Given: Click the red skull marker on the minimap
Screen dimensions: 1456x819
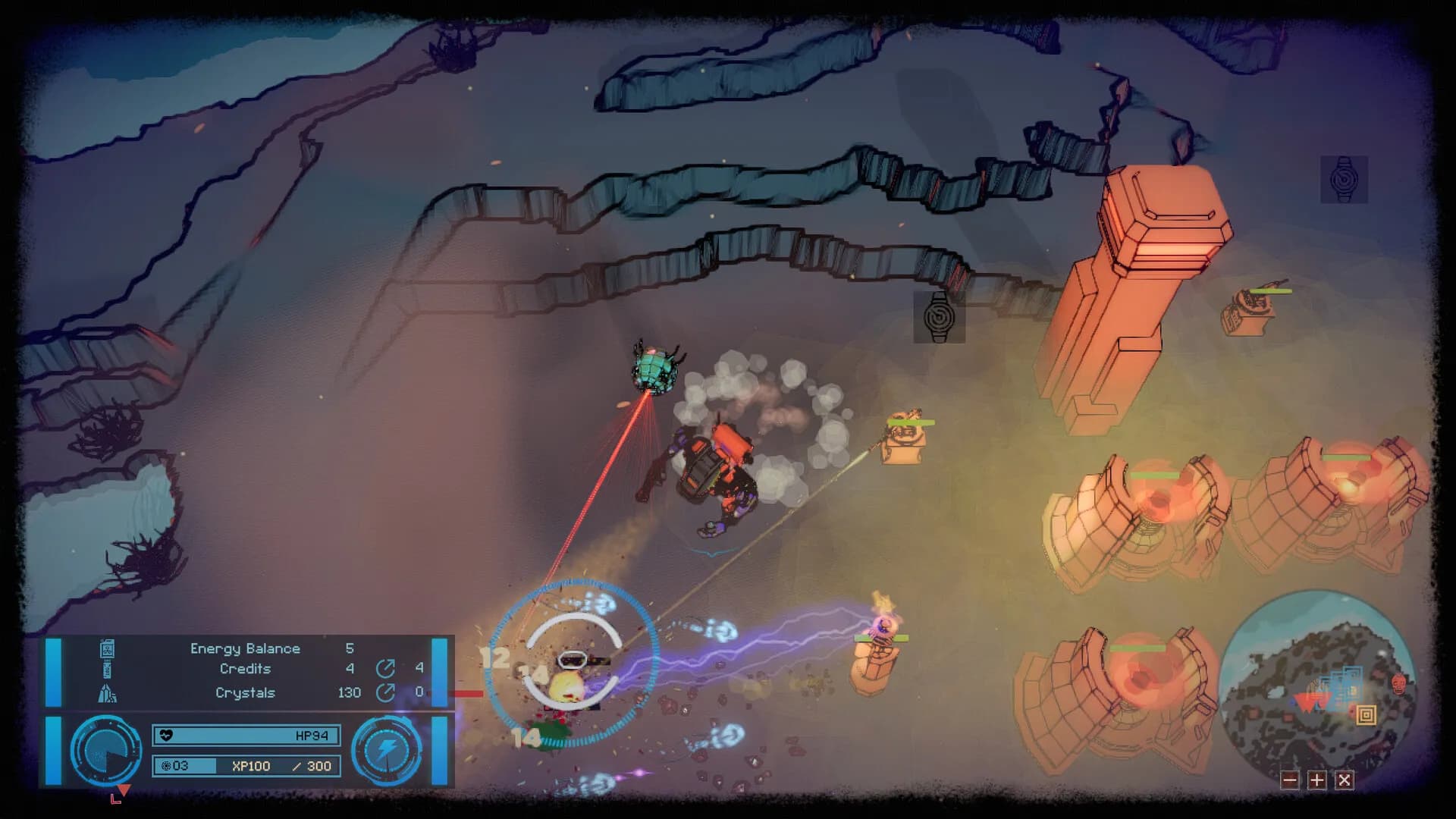Looking at the screenshot, I should coord(1398,683).
